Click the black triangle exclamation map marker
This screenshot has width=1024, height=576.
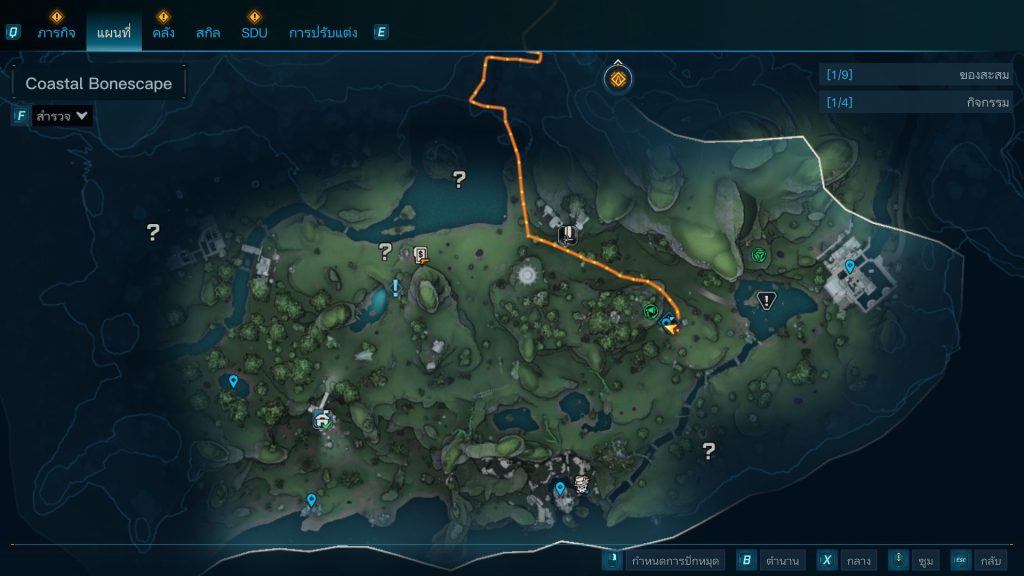pyautogui.click(x=767, y=299)
